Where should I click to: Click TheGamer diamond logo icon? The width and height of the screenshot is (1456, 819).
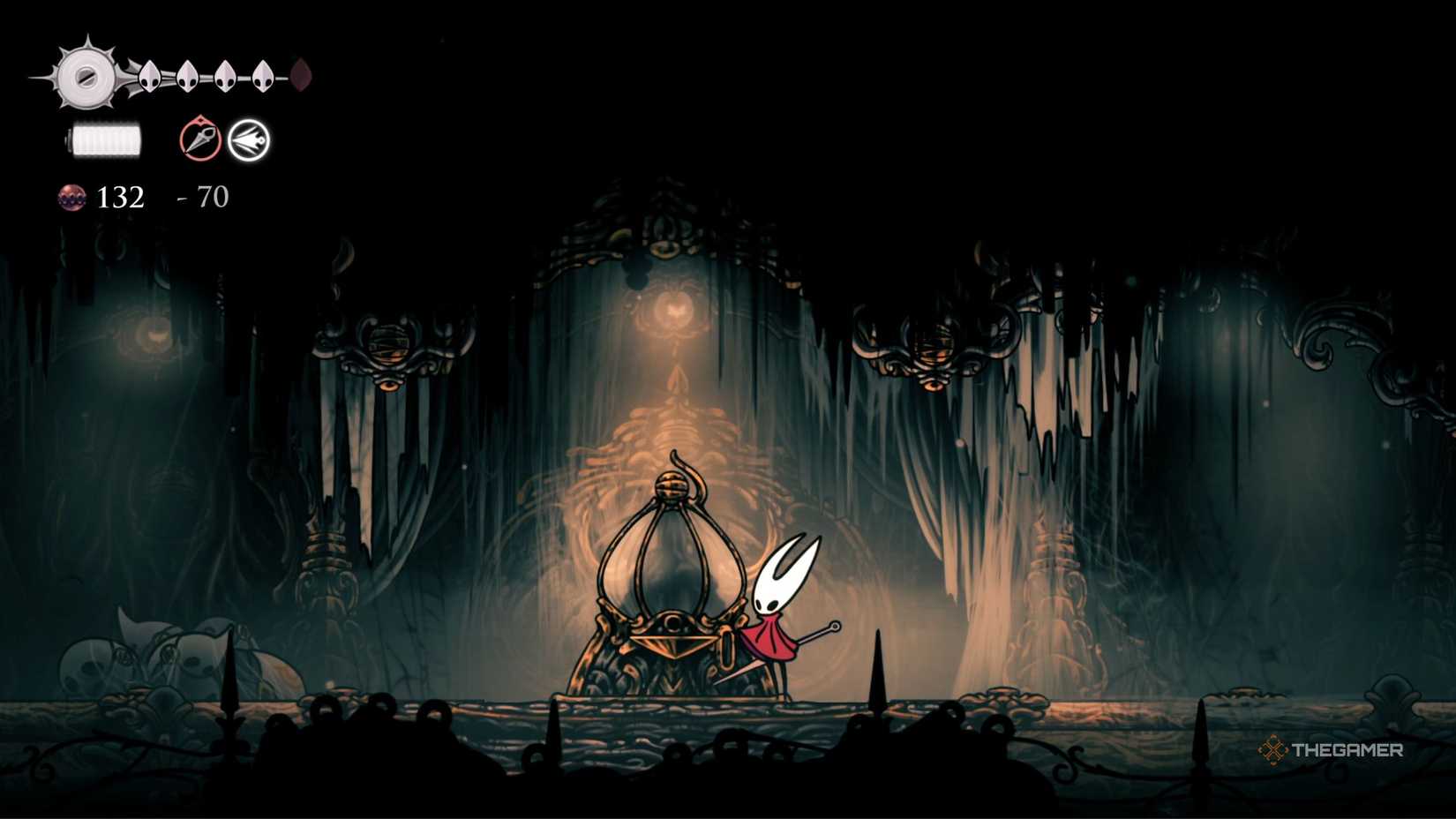pyautogui.click(x=1274, y=749)
